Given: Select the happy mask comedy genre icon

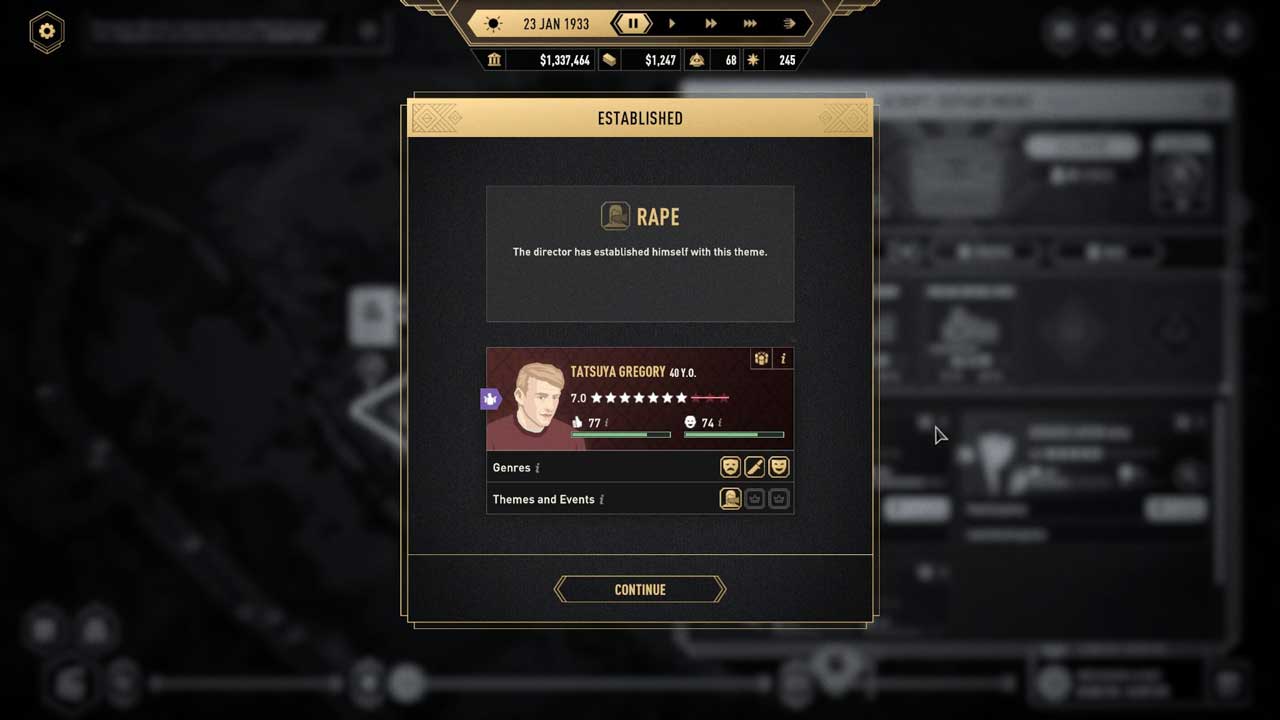Looking at the screenshot, I should pyautogui.click(x=779, y=467).
